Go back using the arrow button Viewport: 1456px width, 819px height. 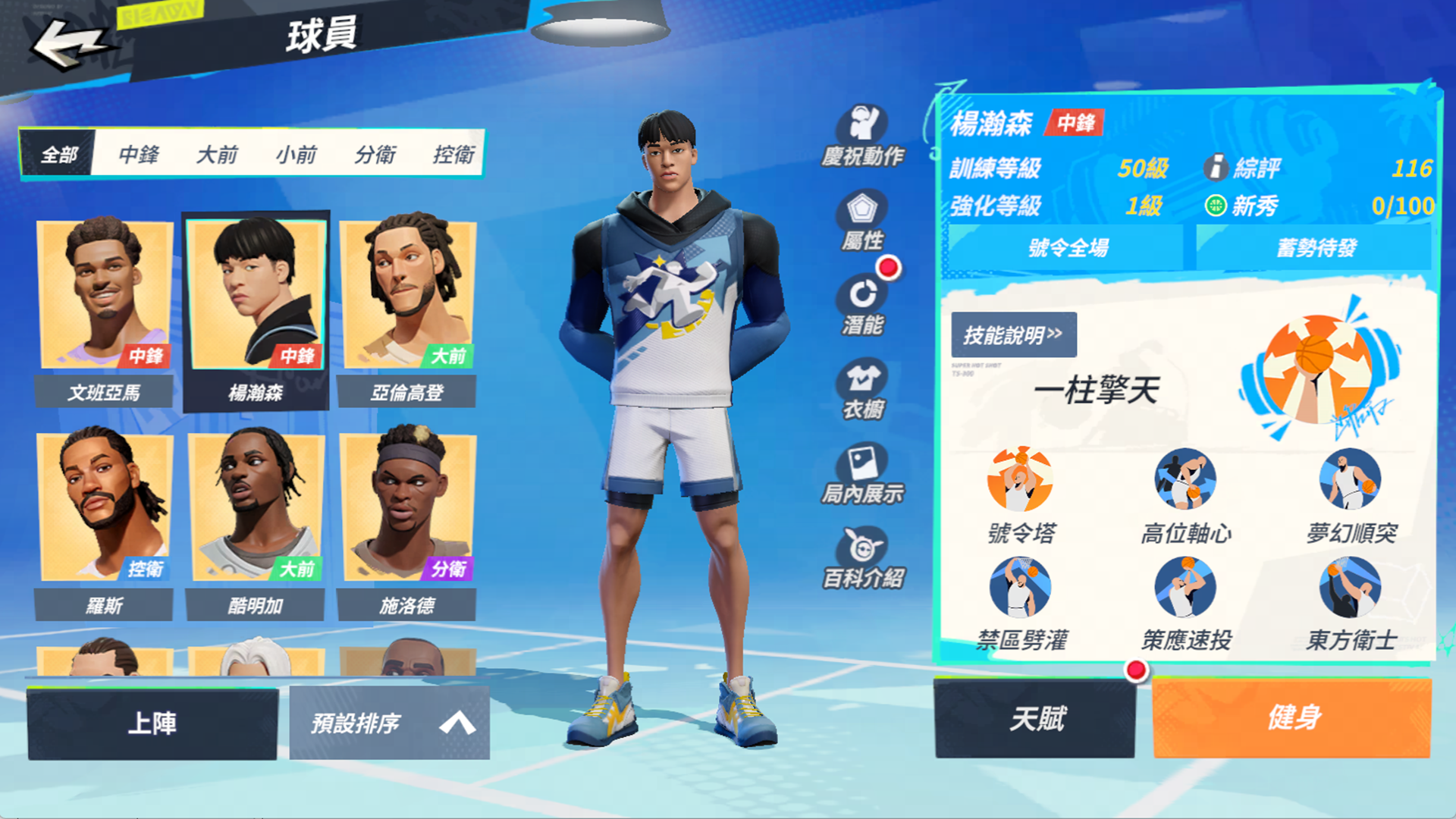pos(68,43)
